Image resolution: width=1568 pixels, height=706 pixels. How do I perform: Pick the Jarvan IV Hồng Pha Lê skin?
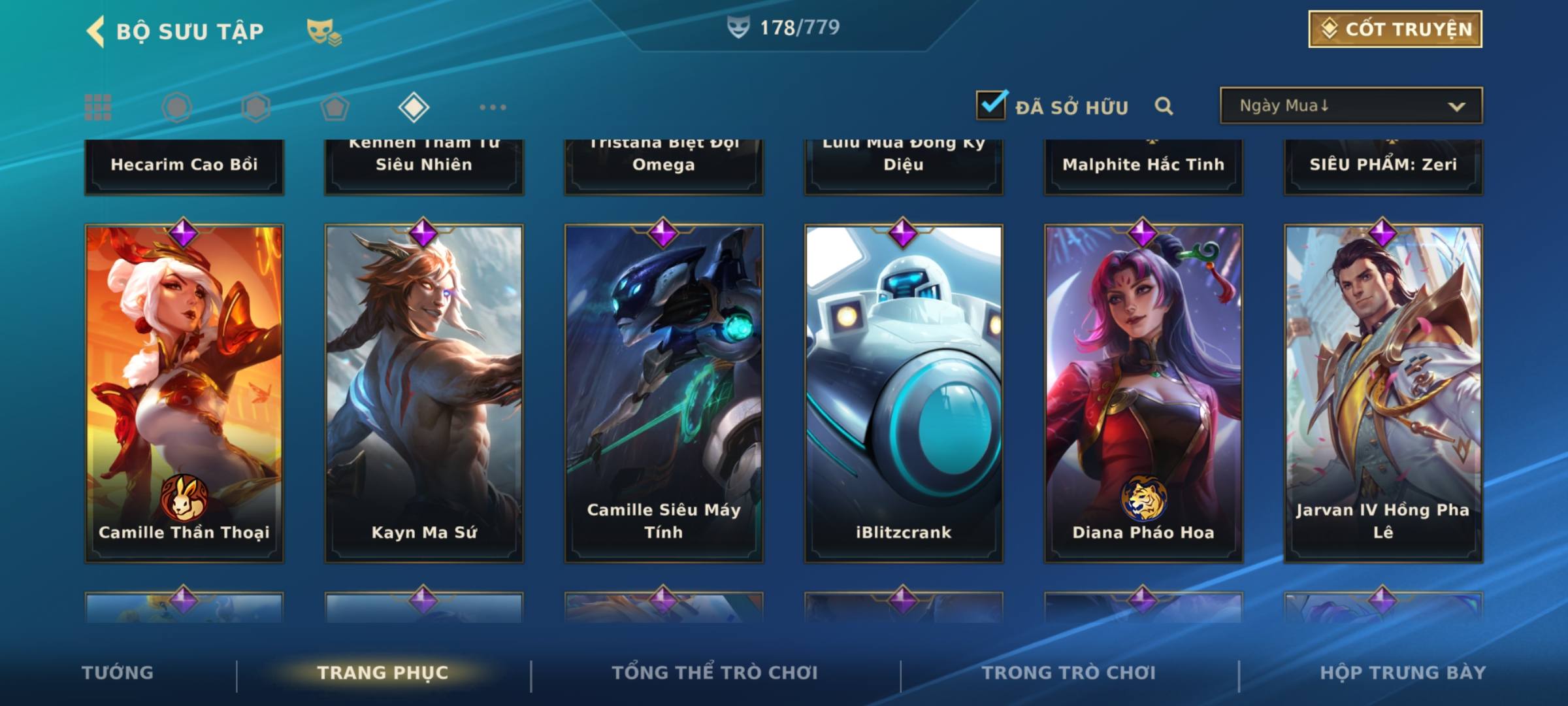(x=1383, y=394)
